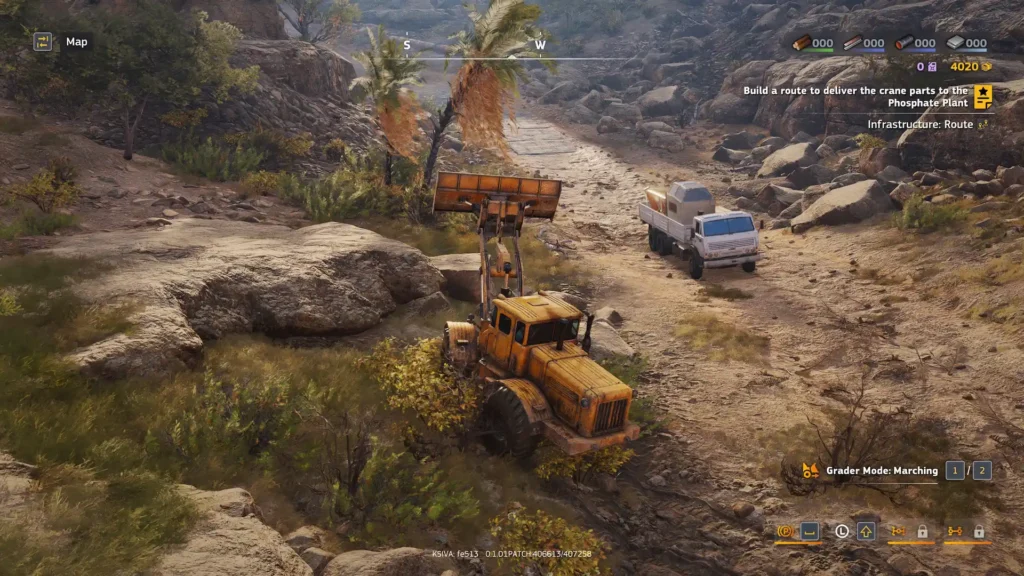Toggle the parking brake indicator icon
This screenshot has width=1024, height=576.
785,531
